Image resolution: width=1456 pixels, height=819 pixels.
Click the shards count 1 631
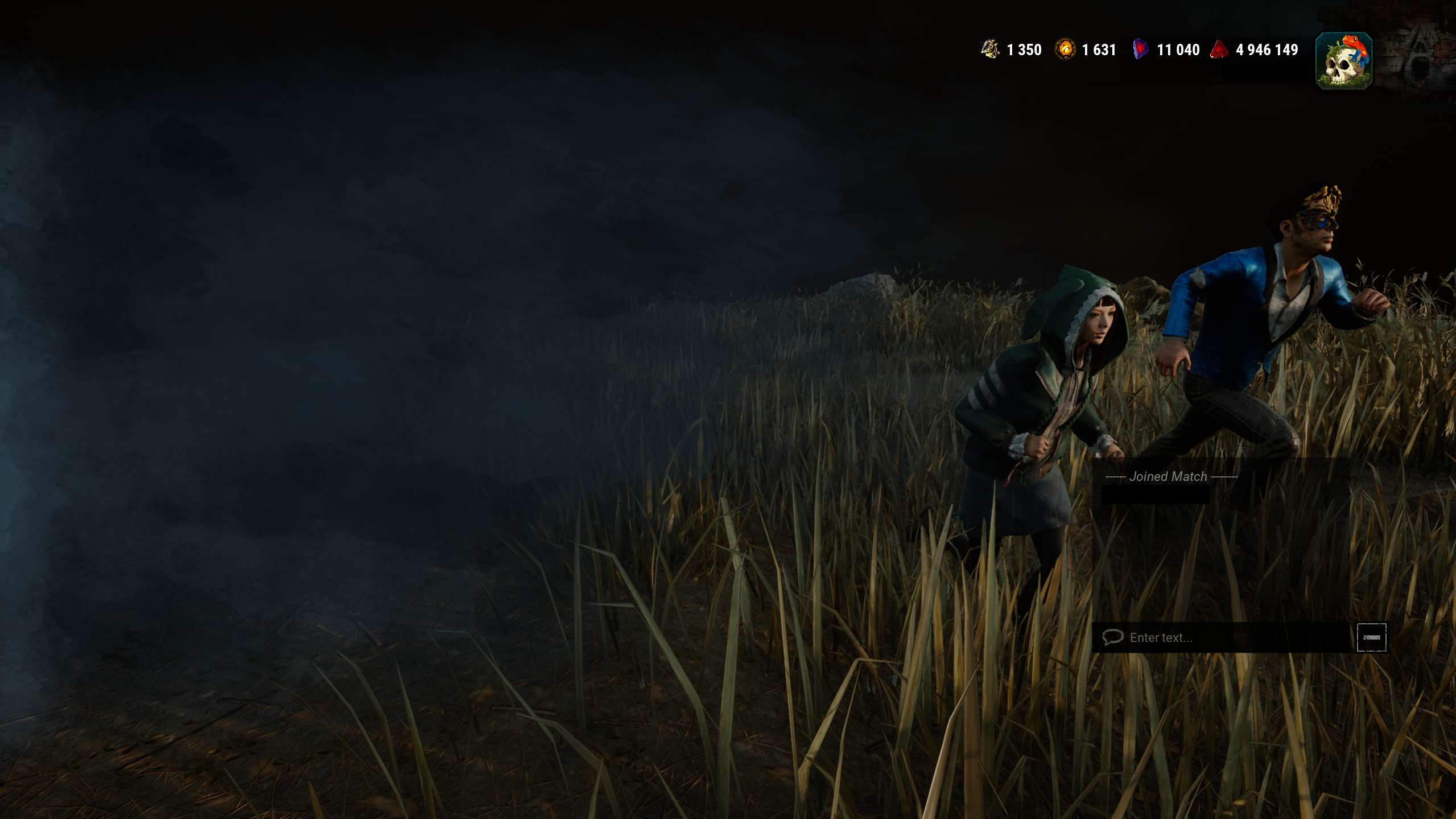click(x=1098, y=50)
